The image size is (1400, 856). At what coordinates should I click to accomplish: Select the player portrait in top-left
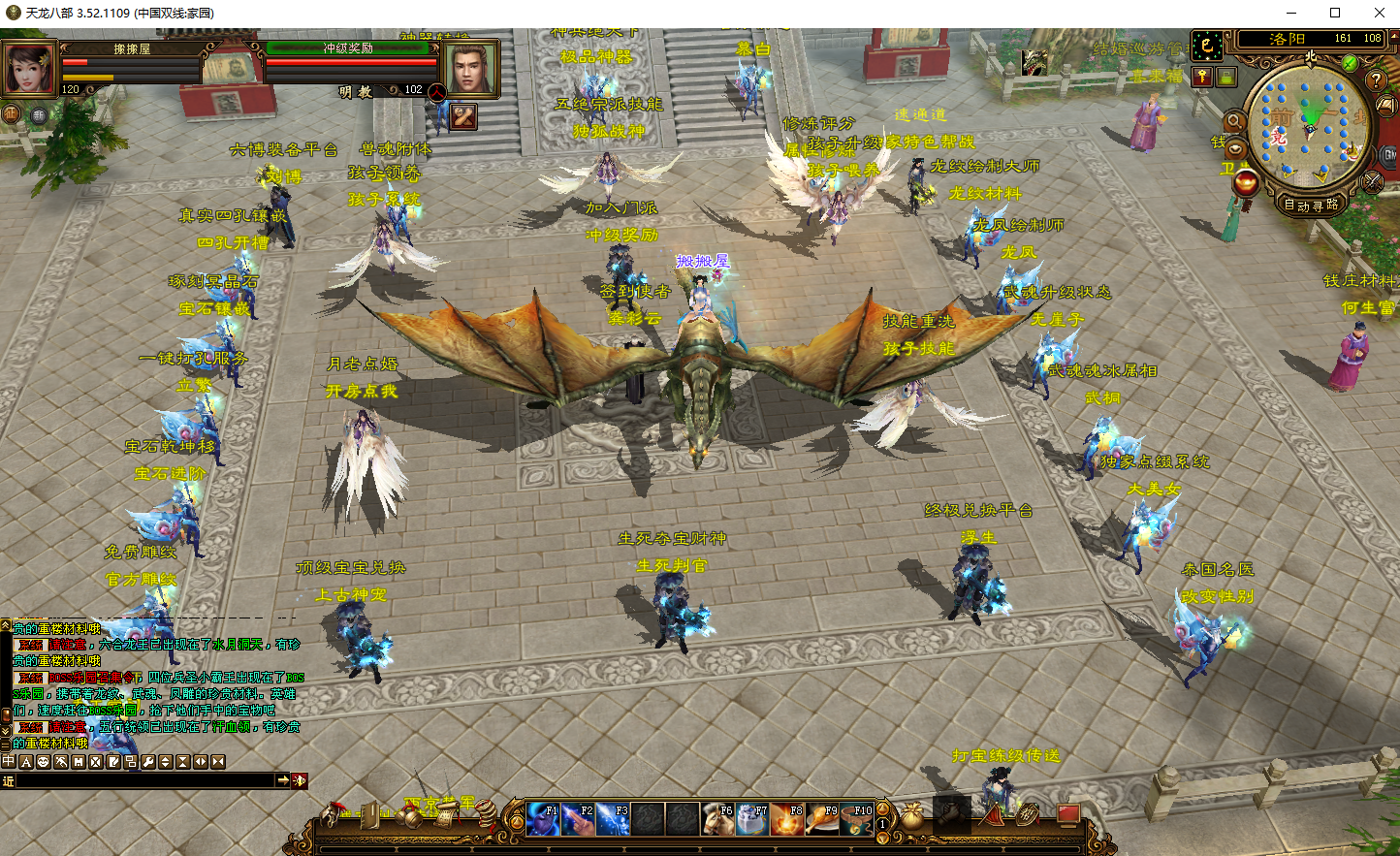29,67
